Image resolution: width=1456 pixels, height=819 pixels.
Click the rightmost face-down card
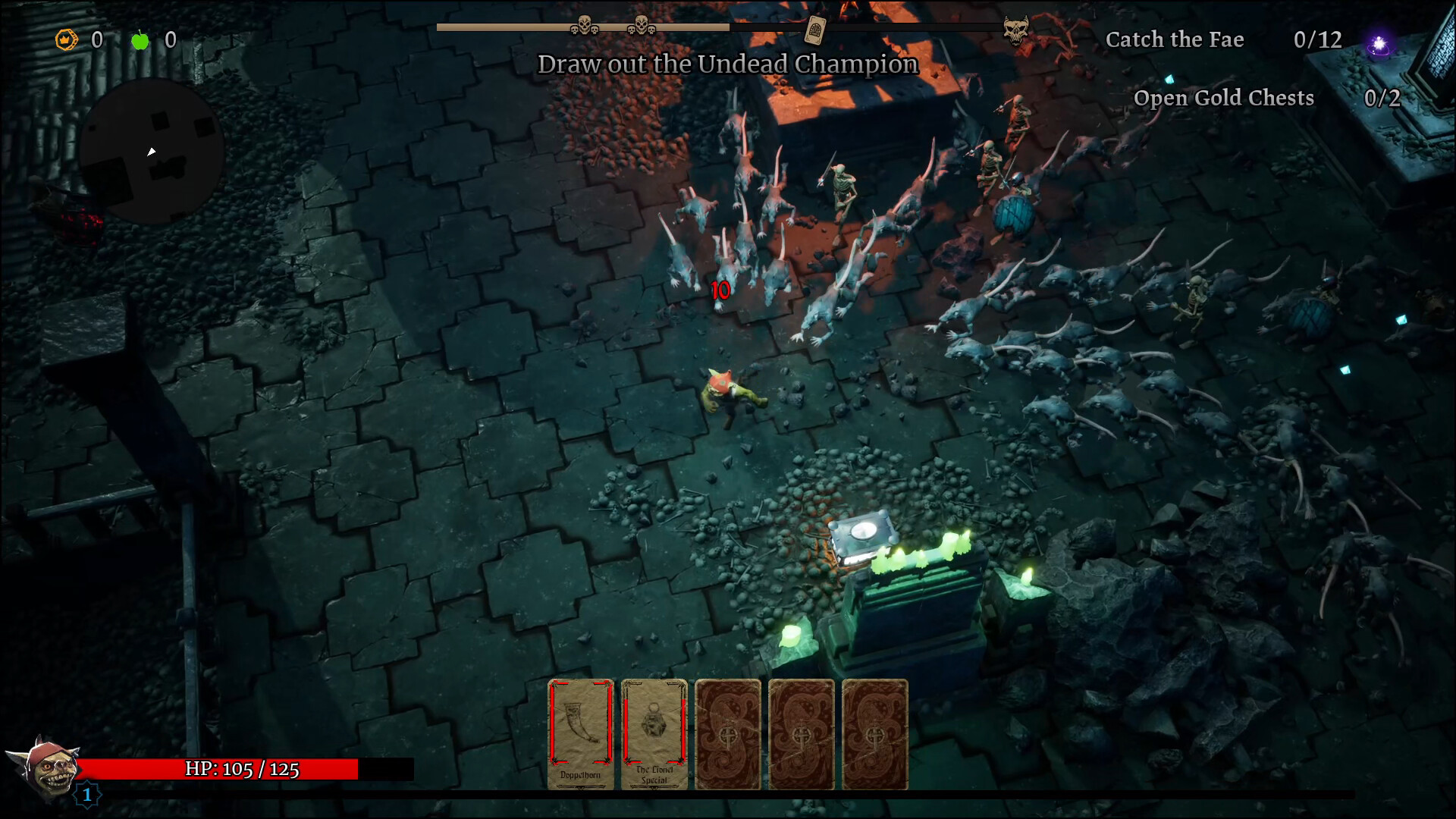(874, 732)
